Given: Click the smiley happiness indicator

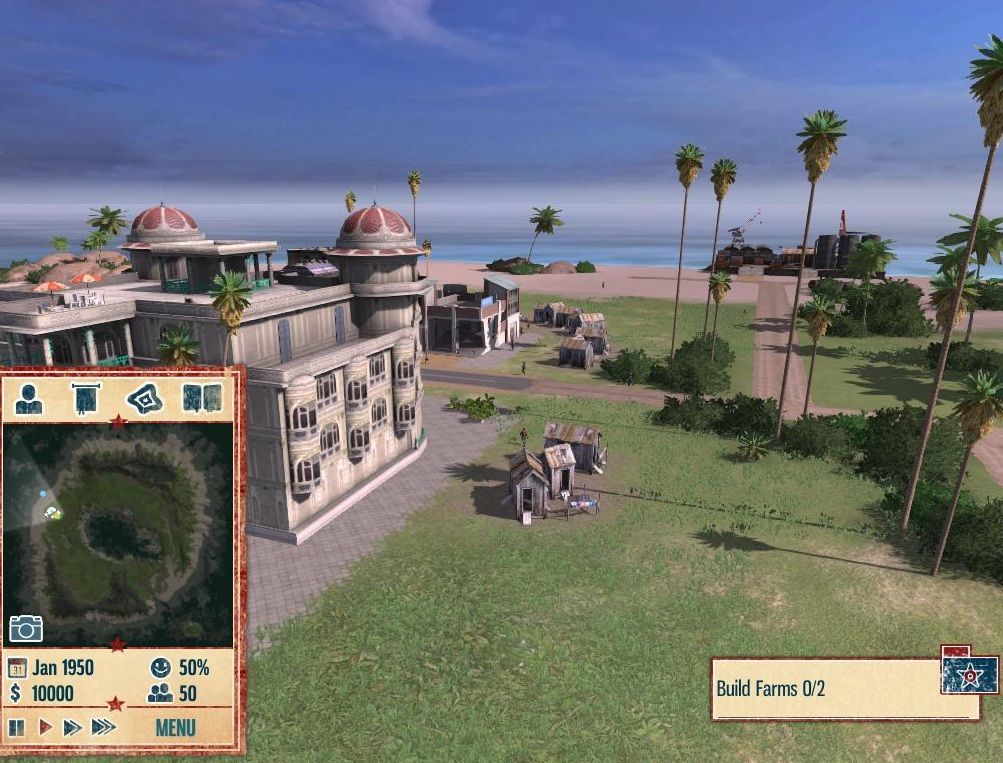Looking at the screenshot, I should coord(160,667).
